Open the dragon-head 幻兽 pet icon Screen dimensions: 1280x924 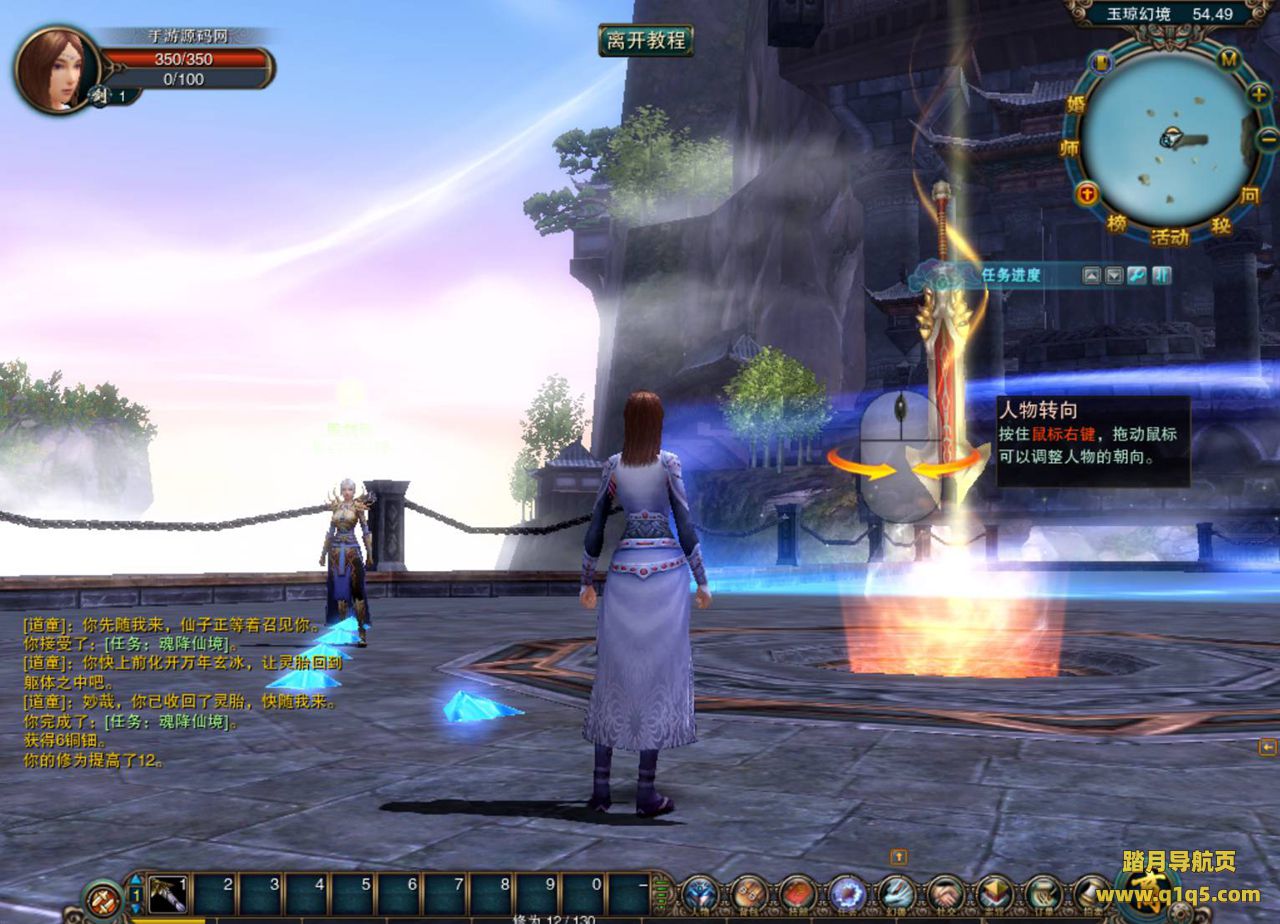pyautogui.click(x=897, y=893)
